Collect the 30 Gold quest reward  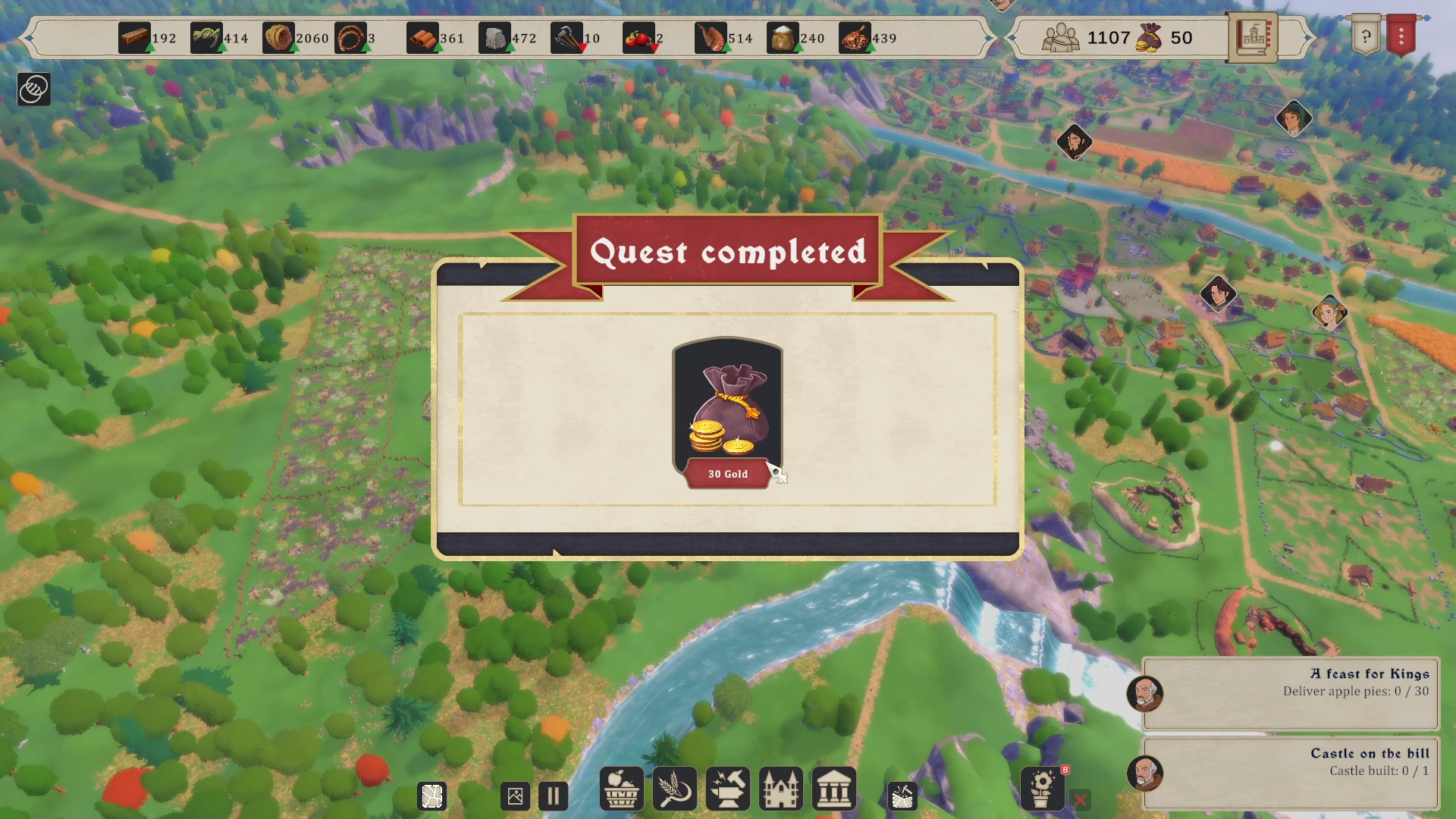[727, 414]
